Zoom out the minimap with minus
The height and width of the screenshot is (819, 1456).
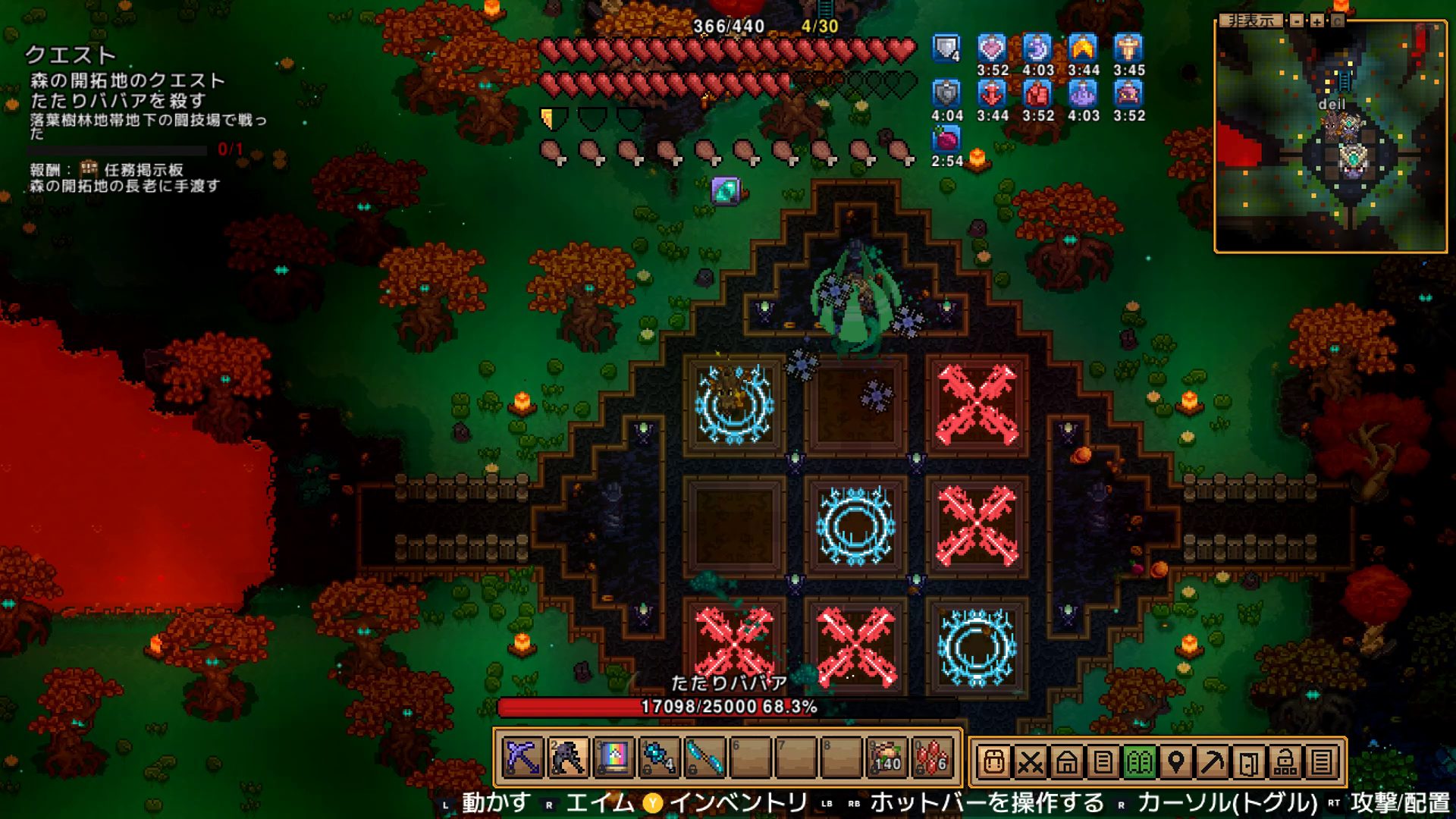(1298, 21)
